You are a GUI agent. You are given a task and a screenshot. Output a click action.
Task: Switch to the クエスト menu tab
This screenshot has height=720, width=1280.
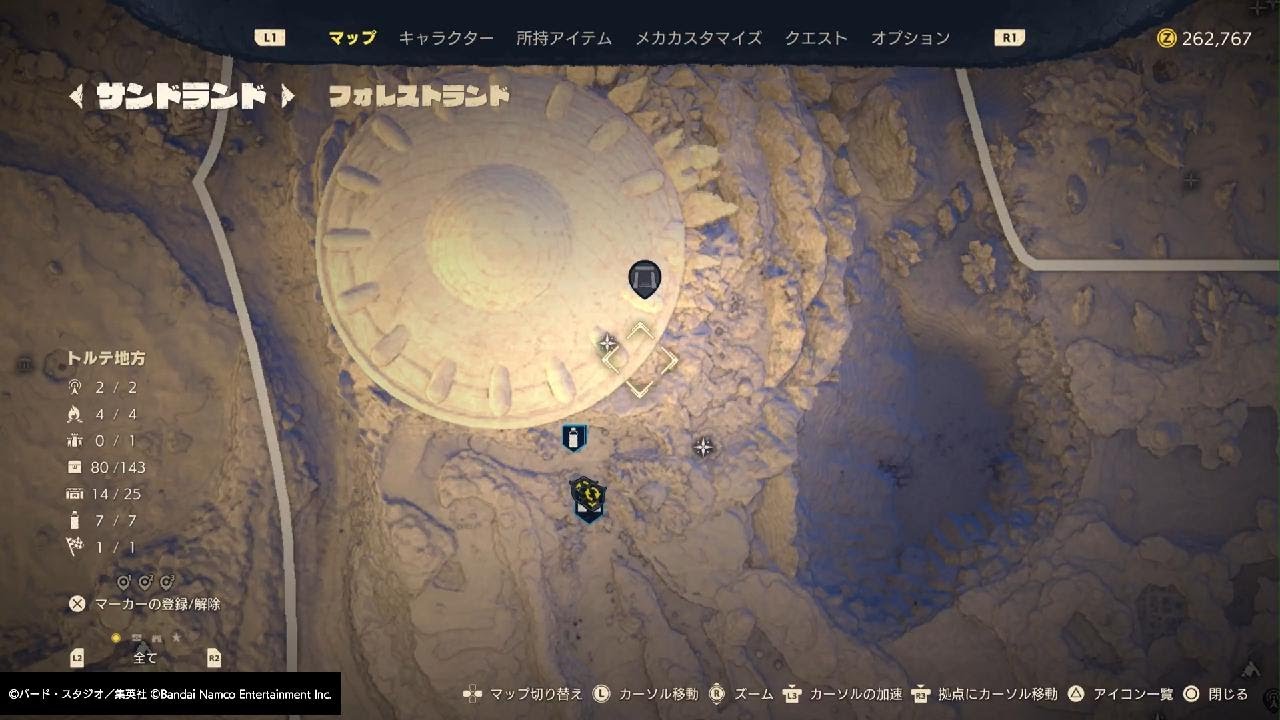click(x=814, y=37)
